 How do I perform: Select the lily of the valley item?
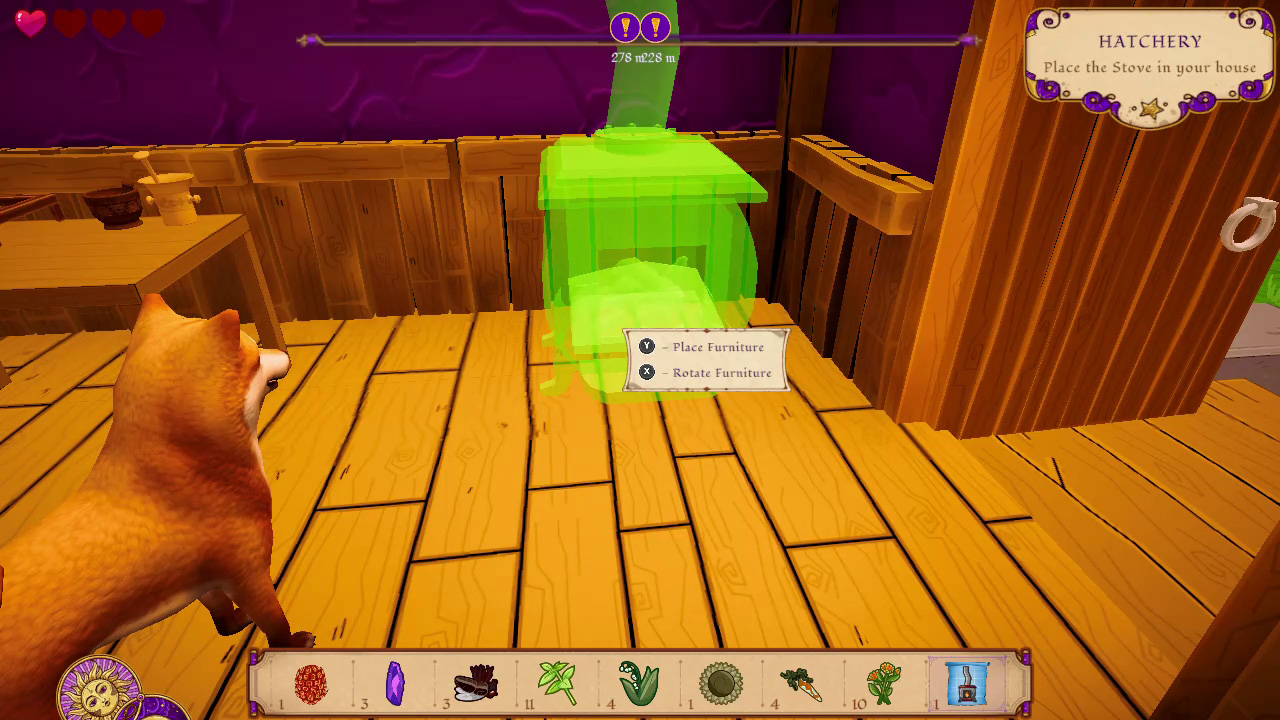click(640, 683)
